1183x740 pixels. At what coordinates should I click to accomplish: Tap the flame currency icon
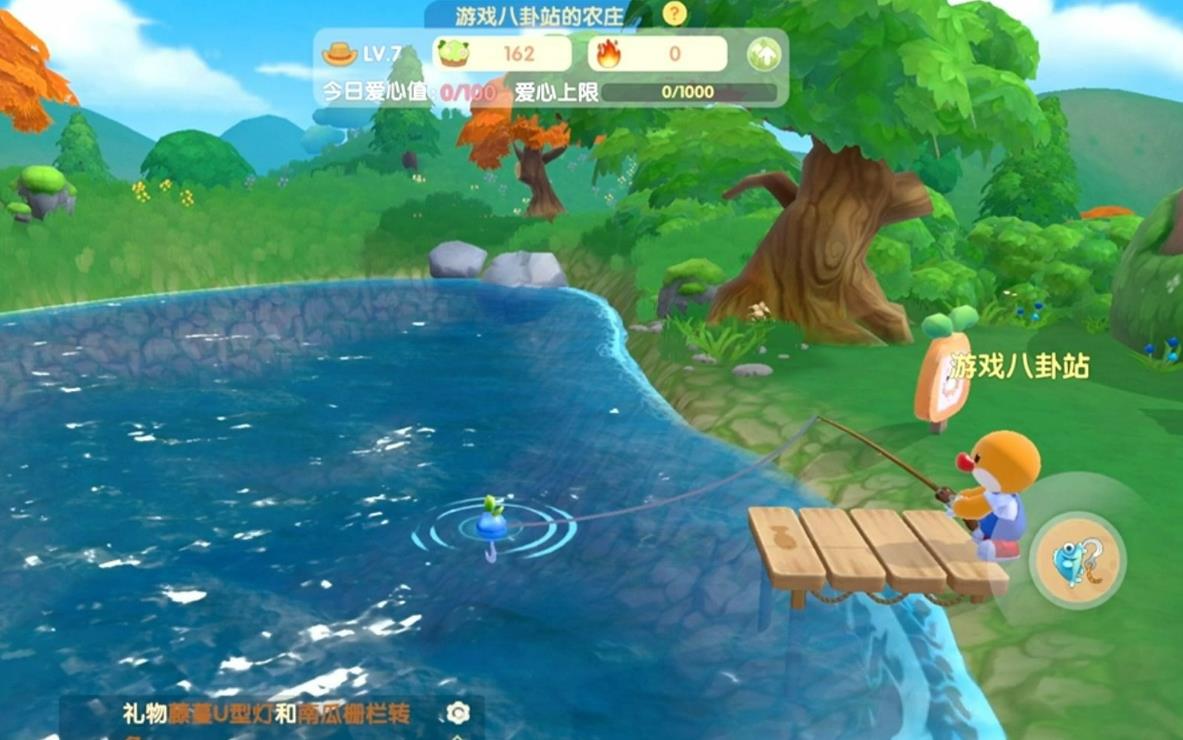click(607, 54)
